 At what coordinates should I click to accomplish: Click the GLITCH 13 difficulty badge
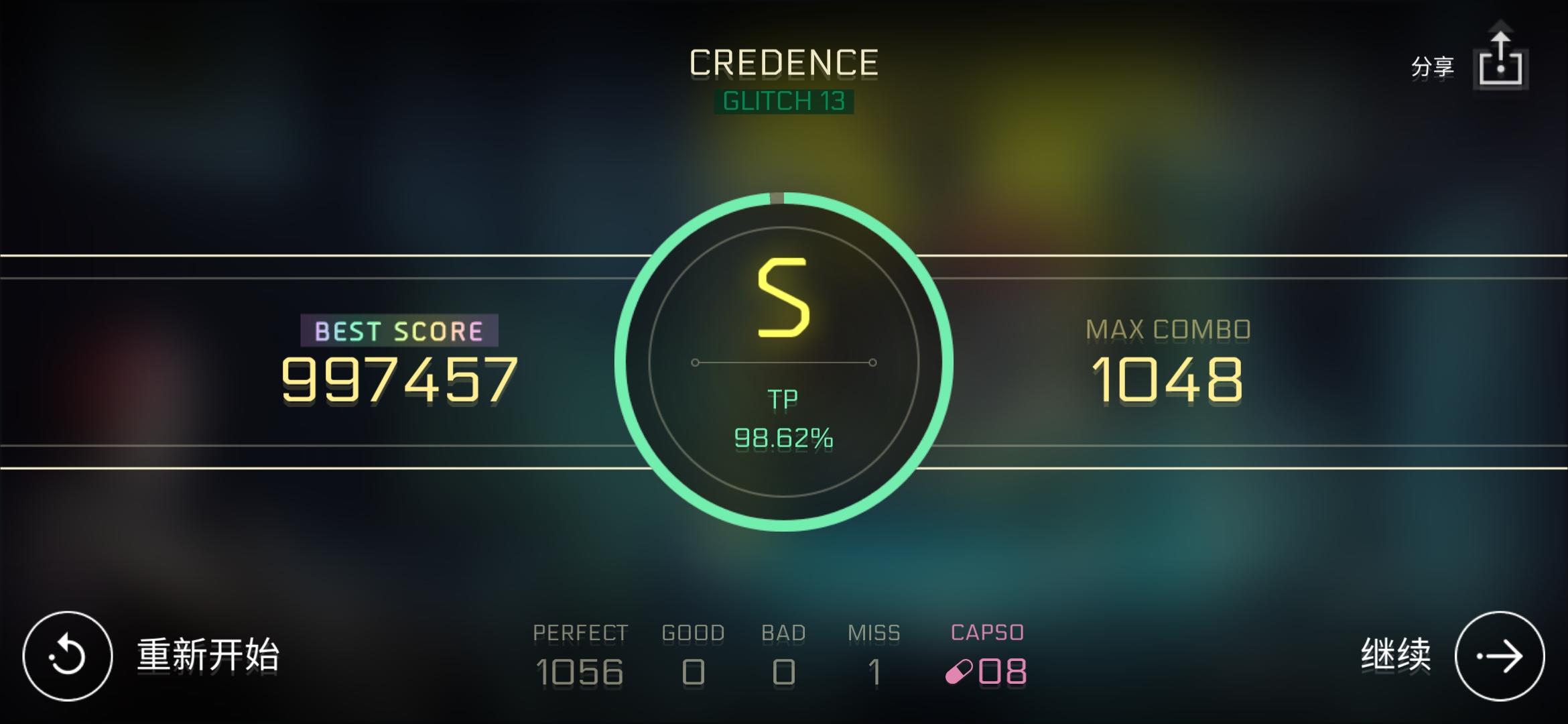coord(785,102)
